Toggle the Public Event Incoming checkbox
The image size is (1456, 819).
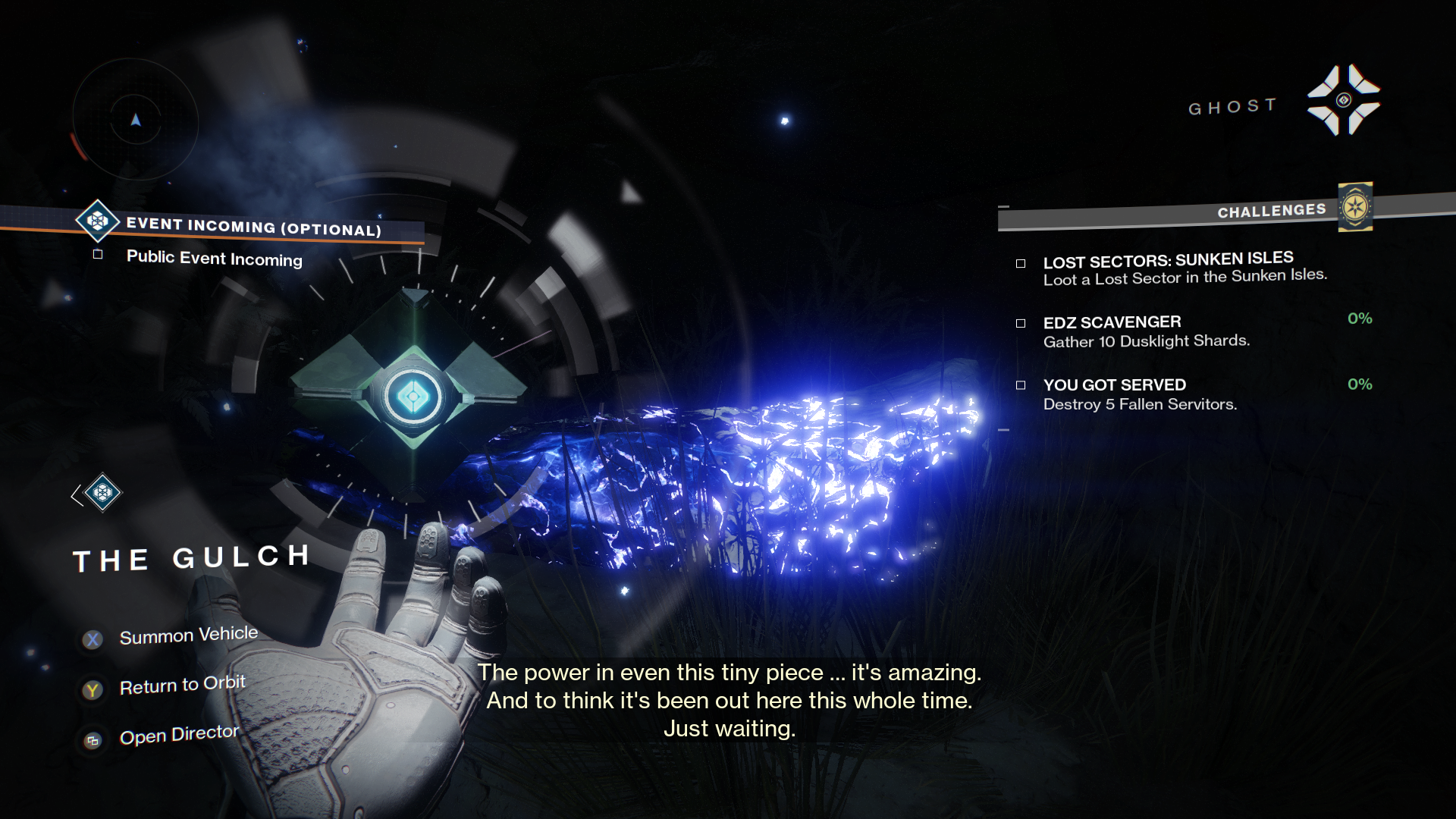click(x=98, y=255)
